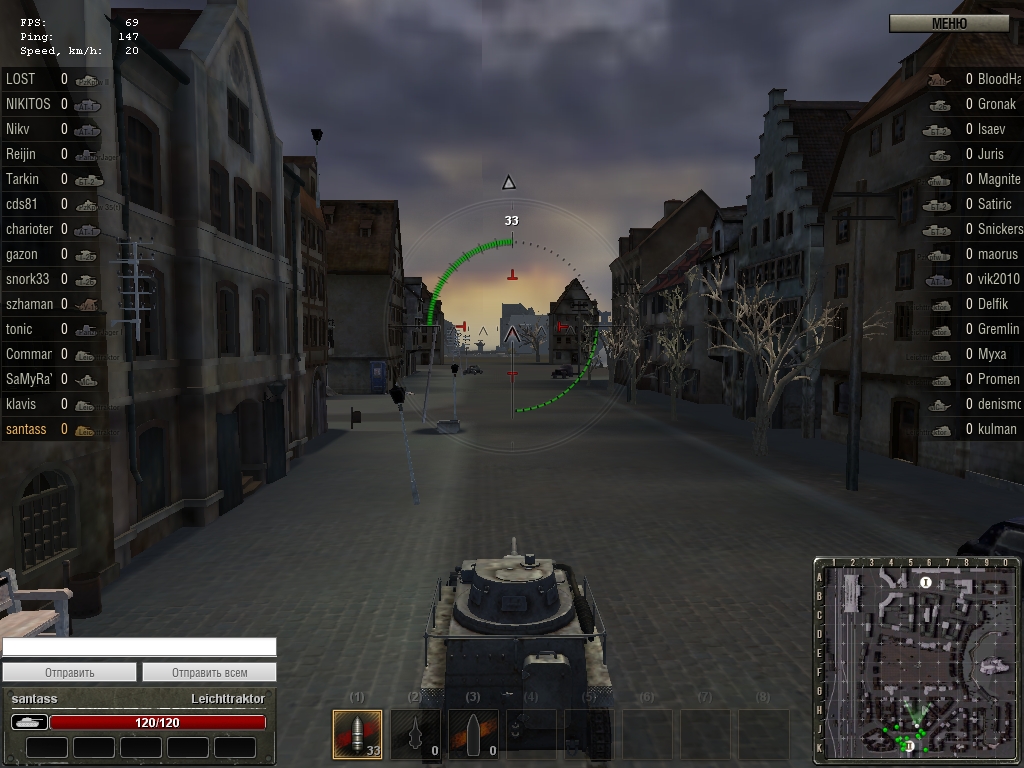The width and height of the screenshot is (1024, 768).
Task: Select player Tarkin in the team list
Action: click(x=23, y=179)
